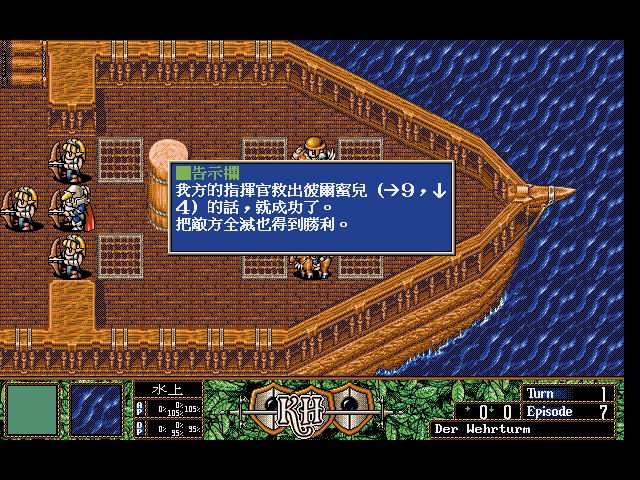Dismiss the blue notice board message box
Image resolution: width=640 pixels, height=480 pixels.
(x=310, y=207)
